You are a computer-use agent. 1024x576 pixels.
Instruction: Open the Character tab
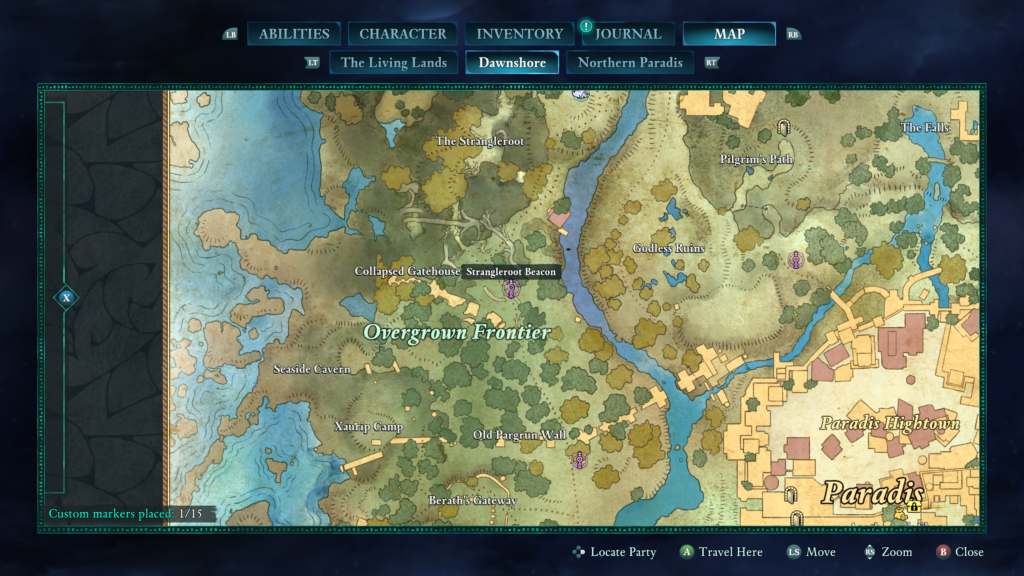coord(403,34)
